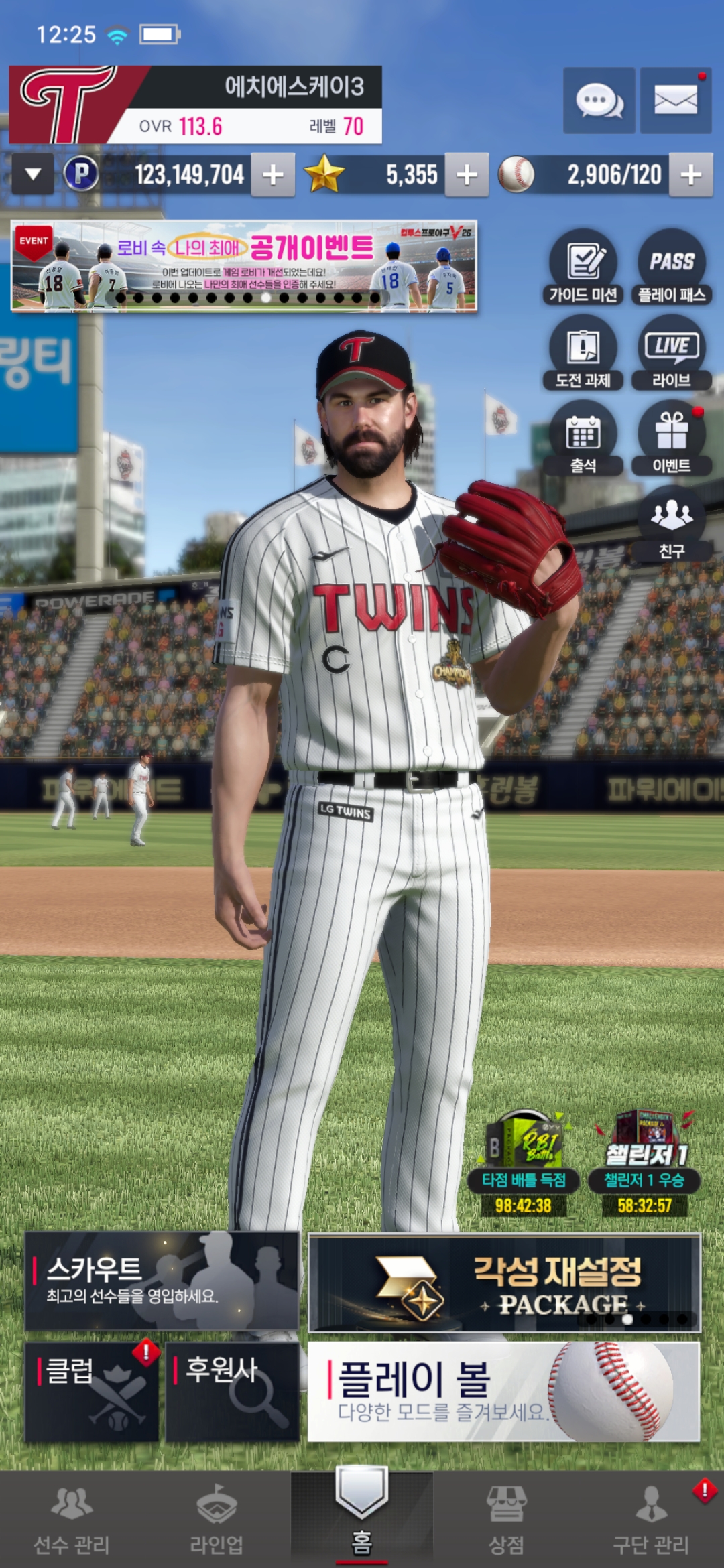Open the 친구 friends list

point(671,523)
